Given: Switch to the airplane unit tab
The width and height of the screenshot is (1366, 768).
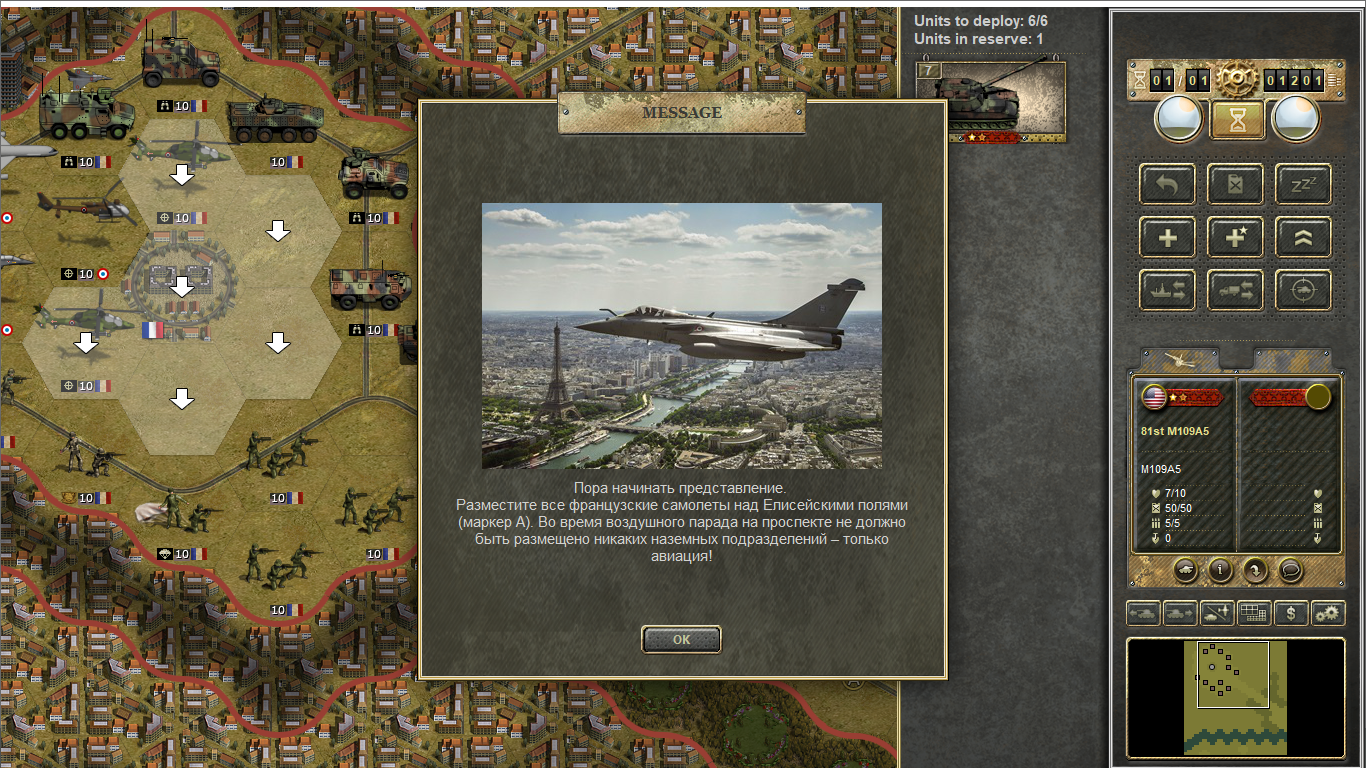Looking at the screenshot, I should (1180, 360).
